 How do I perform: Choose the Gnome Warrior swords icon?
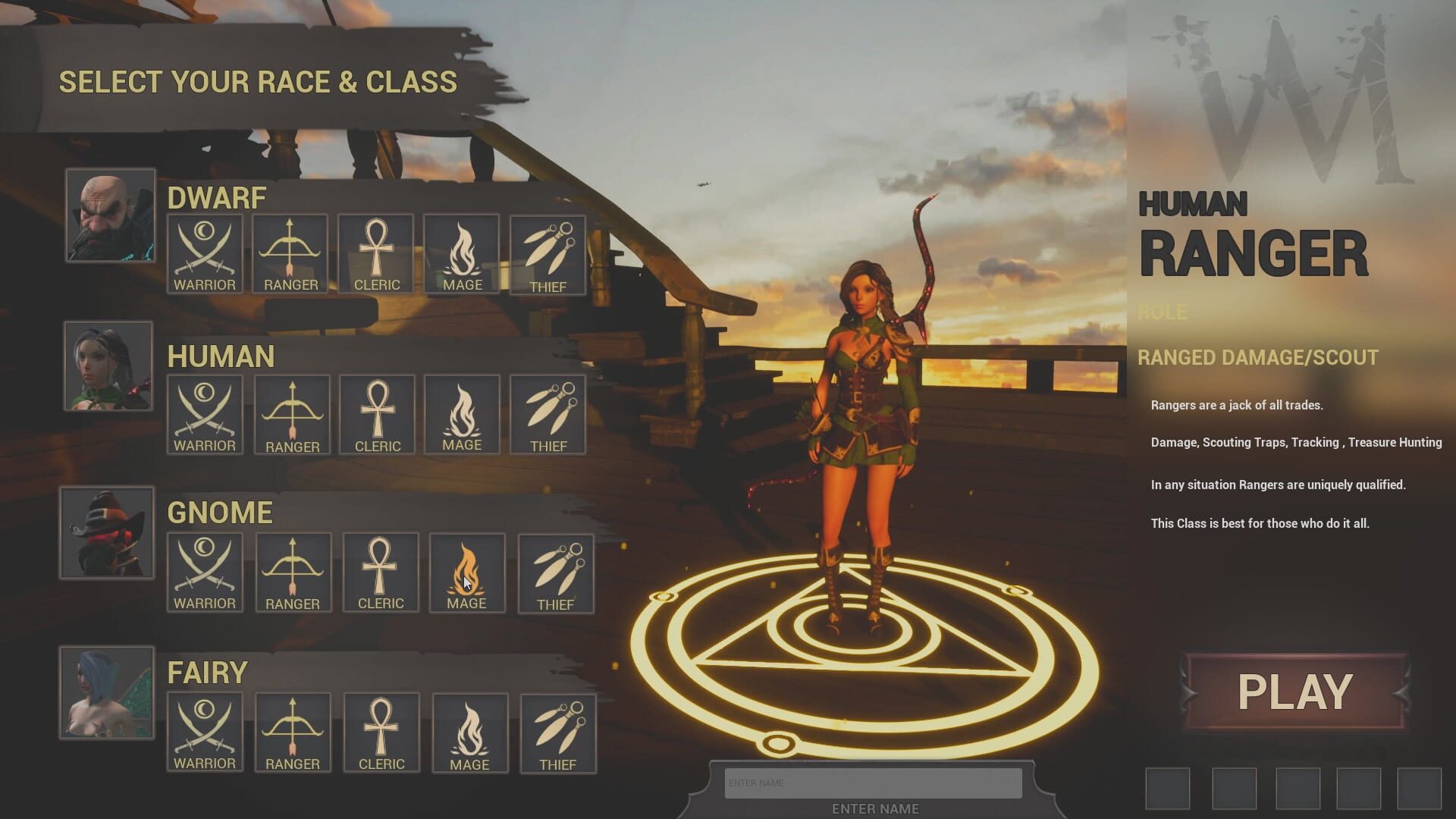[204, 573]
